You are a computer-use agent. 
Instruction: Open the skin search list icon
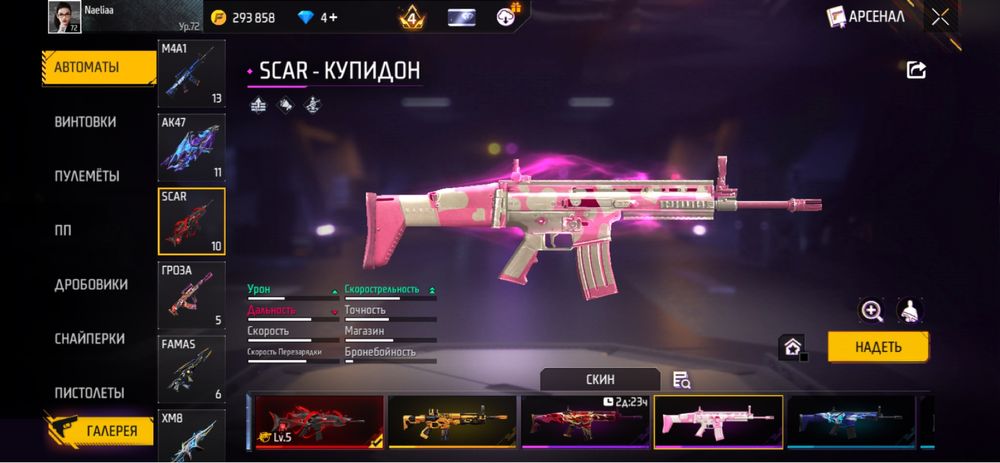682,380
